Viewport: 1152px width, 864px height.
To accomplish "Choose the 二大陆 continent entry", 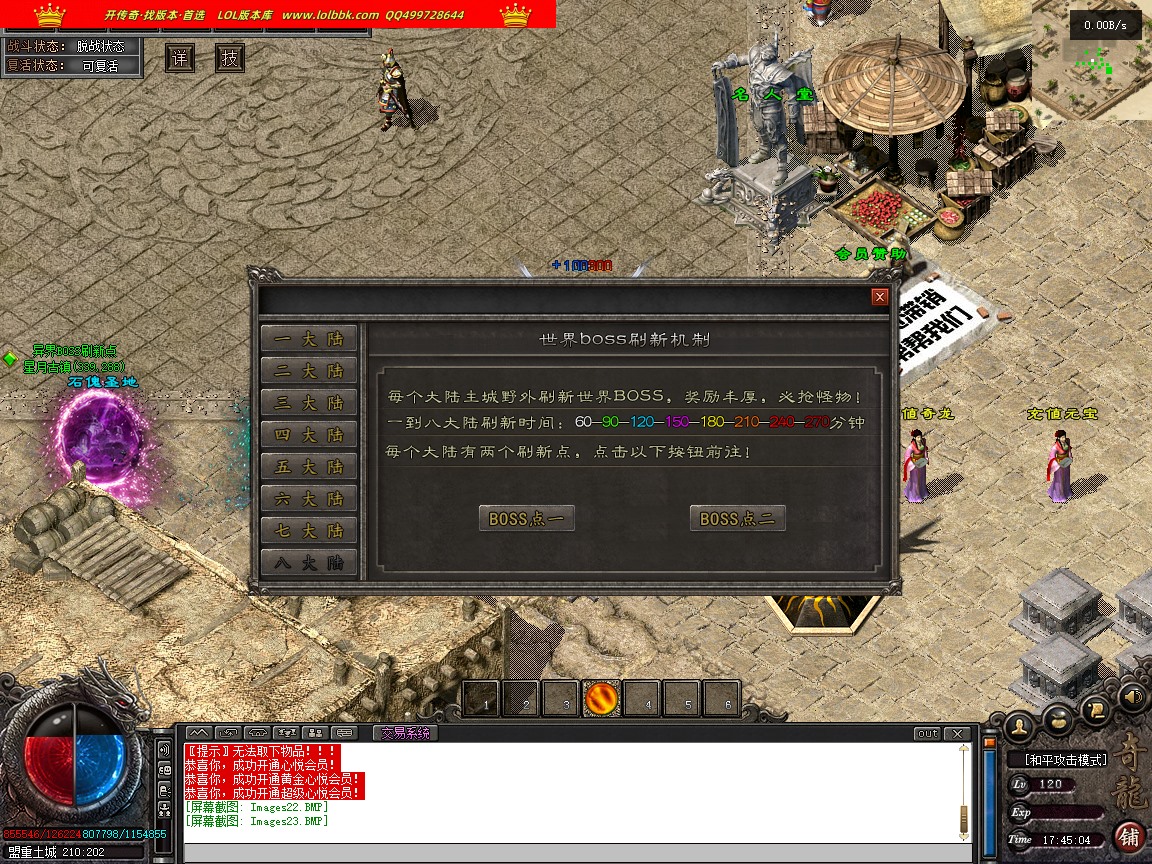I will click(308, 371).
